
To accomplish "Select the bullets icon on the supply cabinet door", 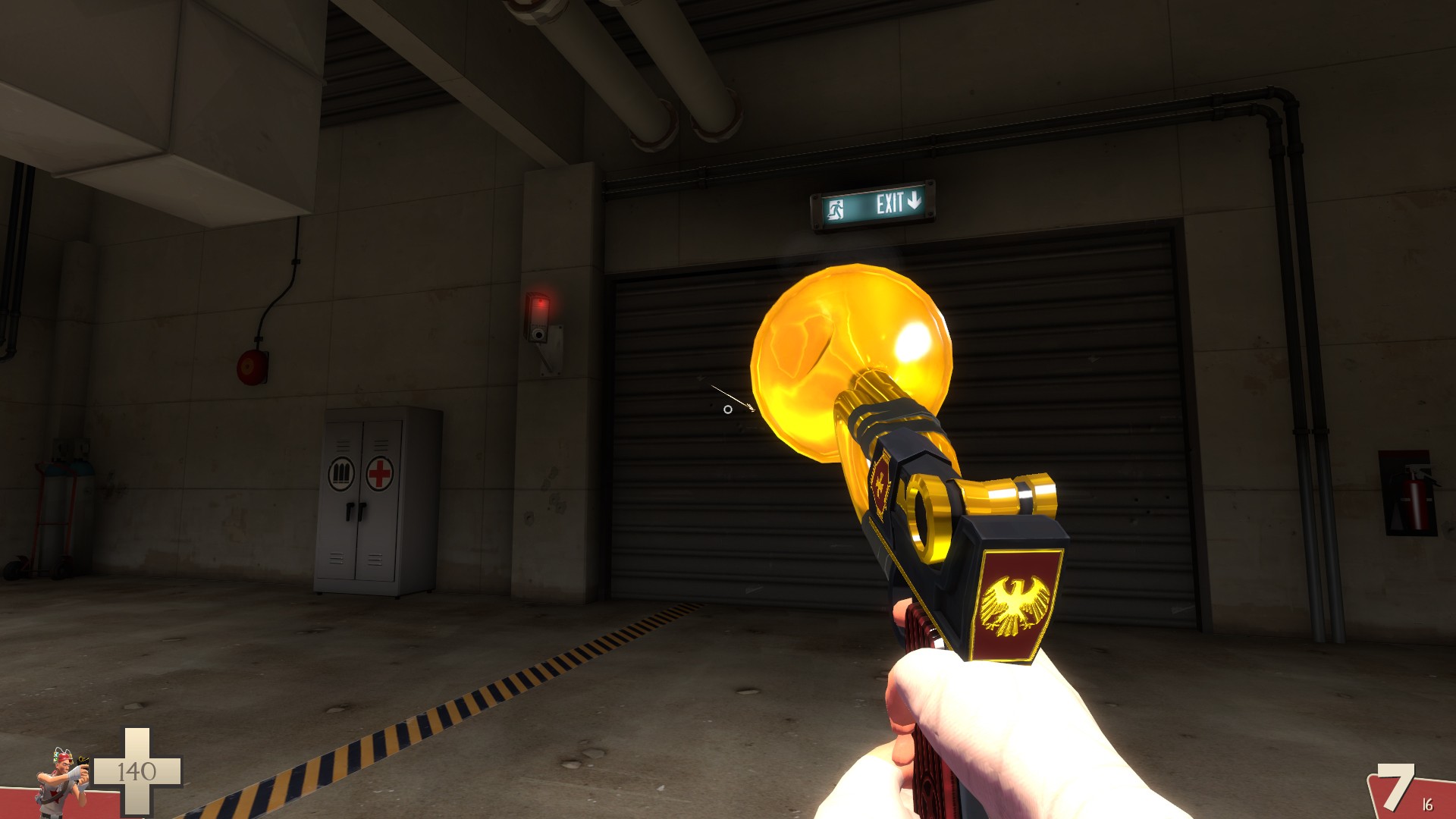I will (343, 473).
